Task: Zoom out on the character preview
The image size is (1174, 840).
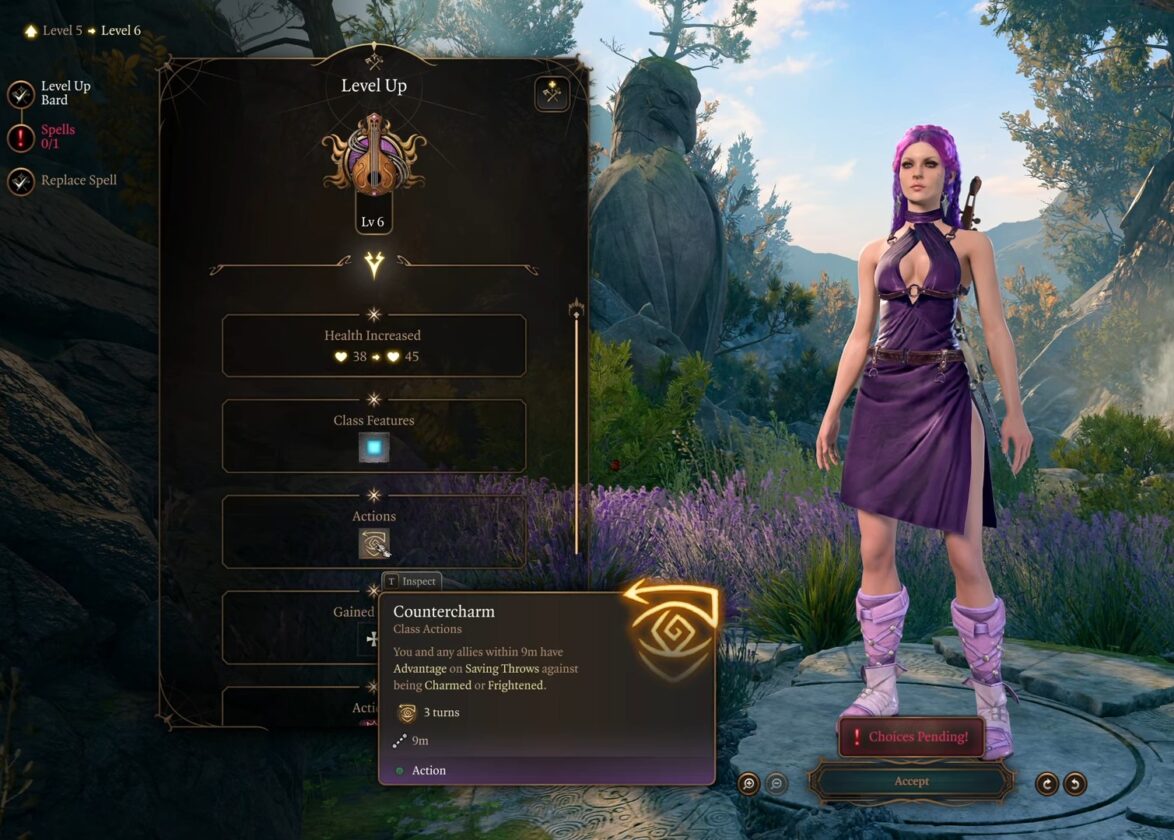Action: 777,784
